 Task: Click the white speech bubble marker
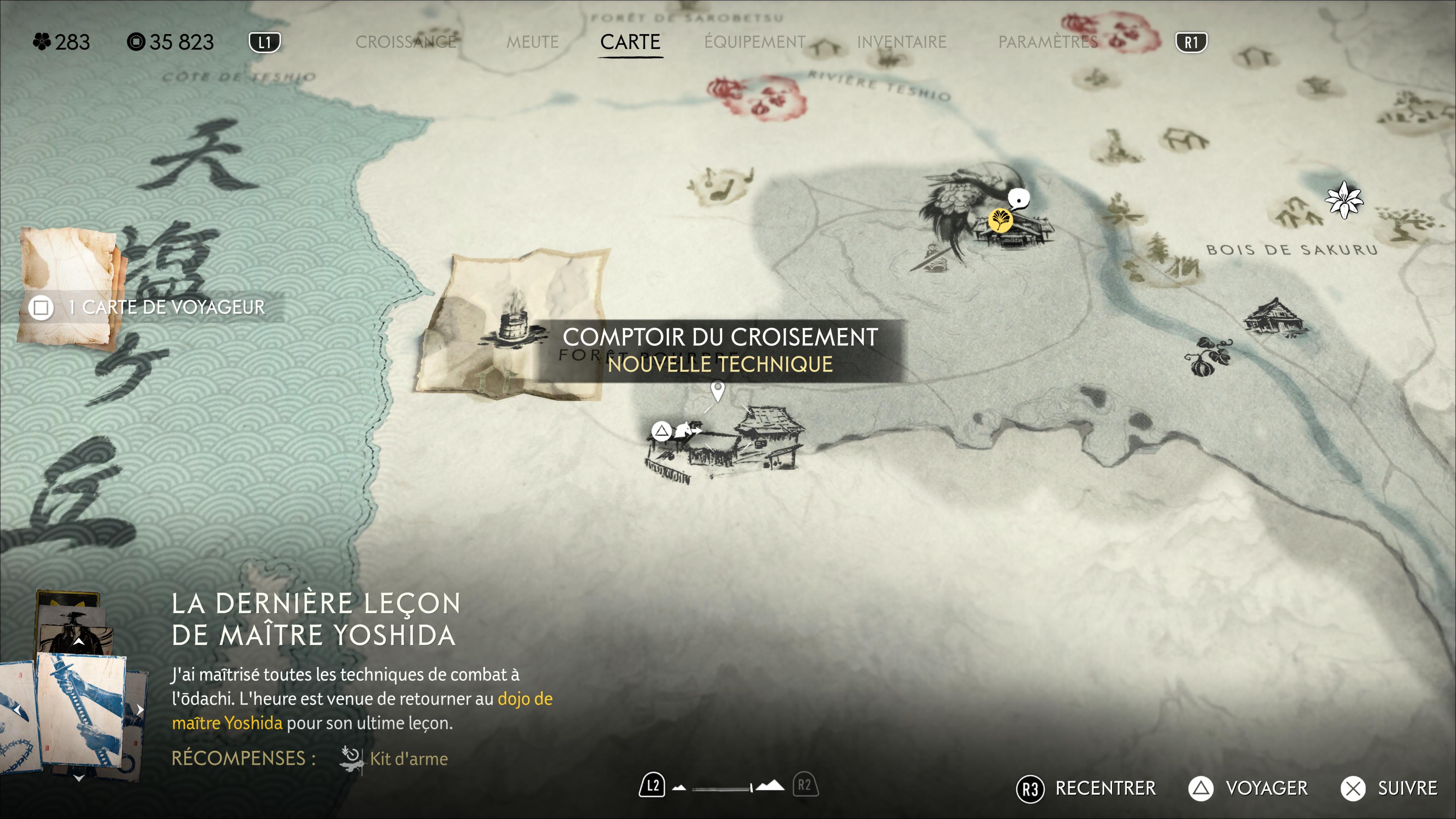1018,198
